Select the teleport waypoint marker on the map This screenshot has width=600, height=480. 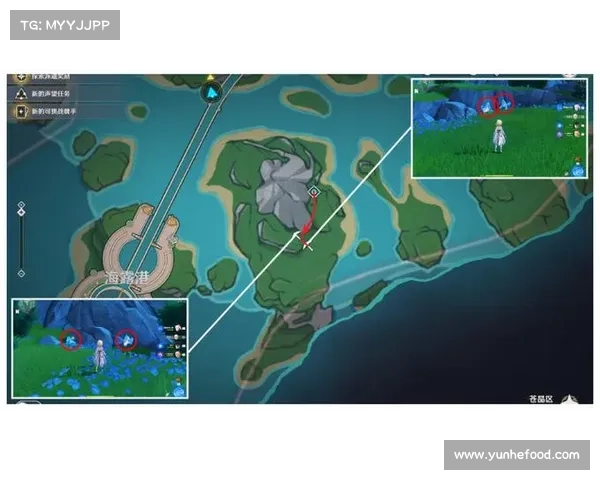coord(212,93)
